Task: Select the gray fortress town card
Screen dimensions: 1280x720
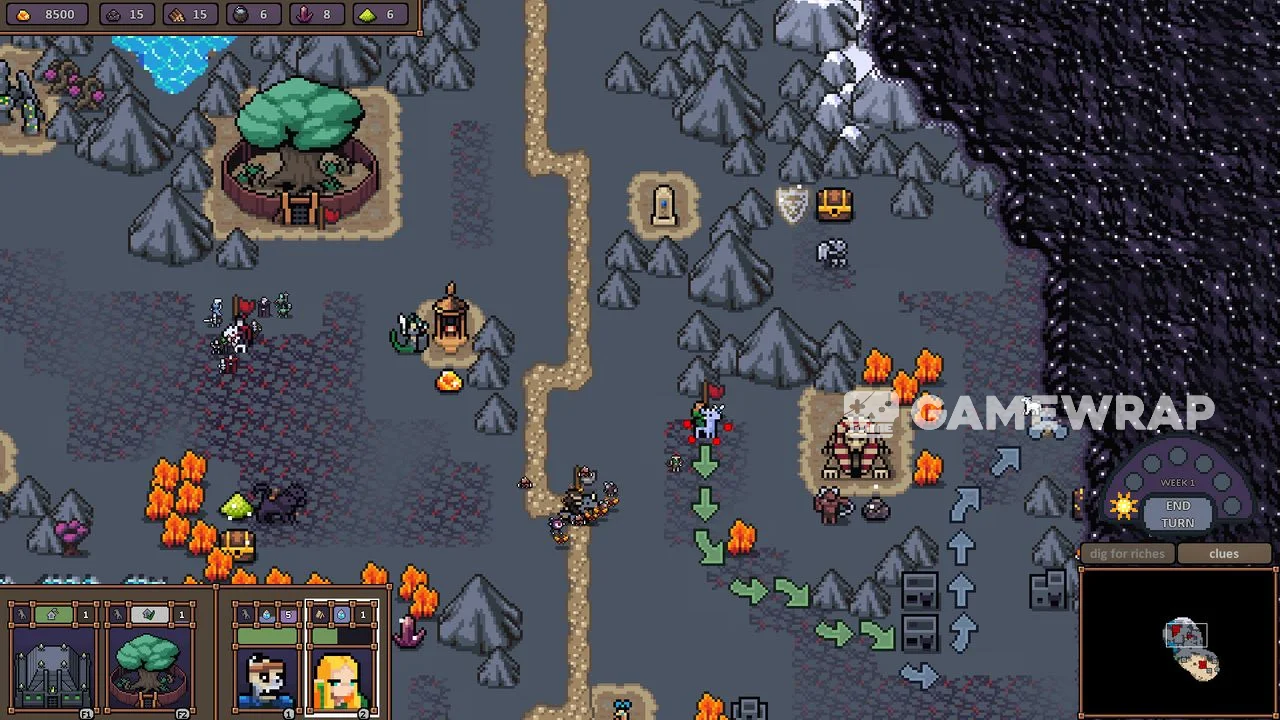Action: point(54,670)
